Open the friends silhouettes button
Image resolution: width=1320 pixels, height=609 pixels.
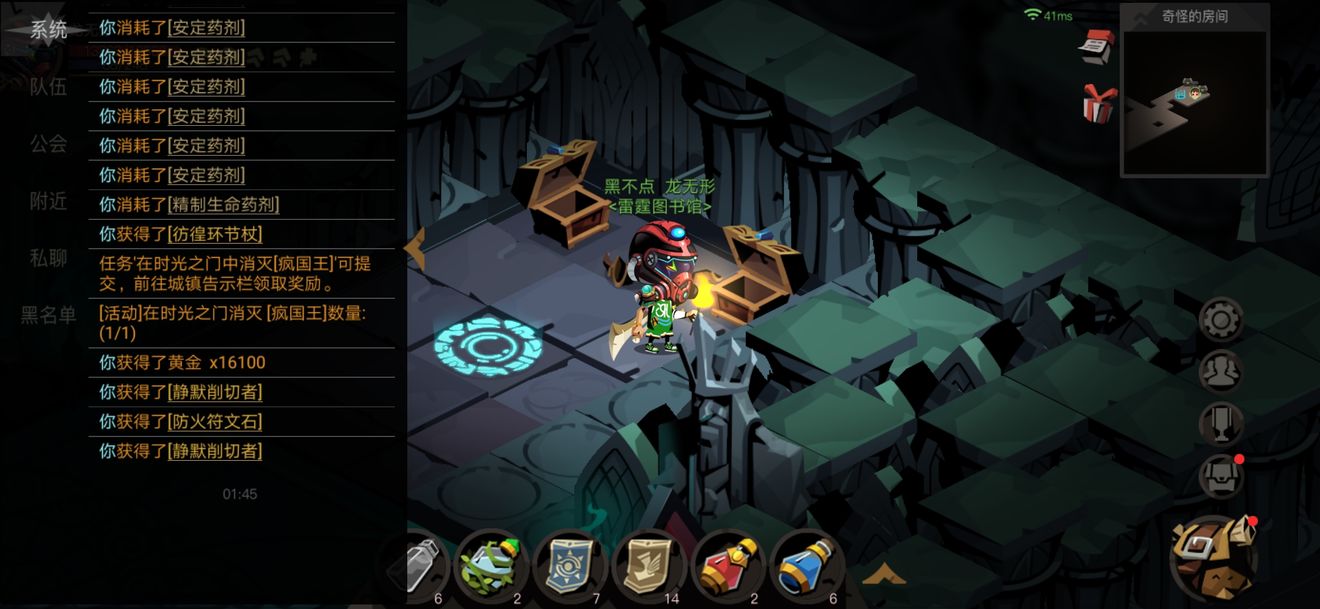coord(1221,372)
